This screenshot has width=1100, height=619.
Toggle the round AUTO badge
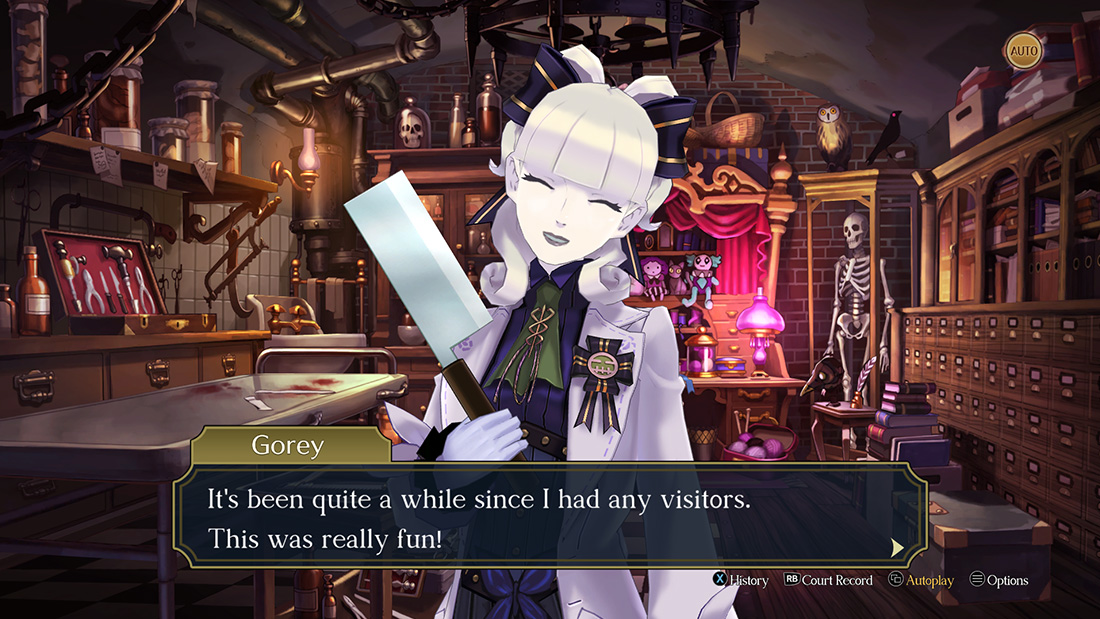tap(1022, 50)
